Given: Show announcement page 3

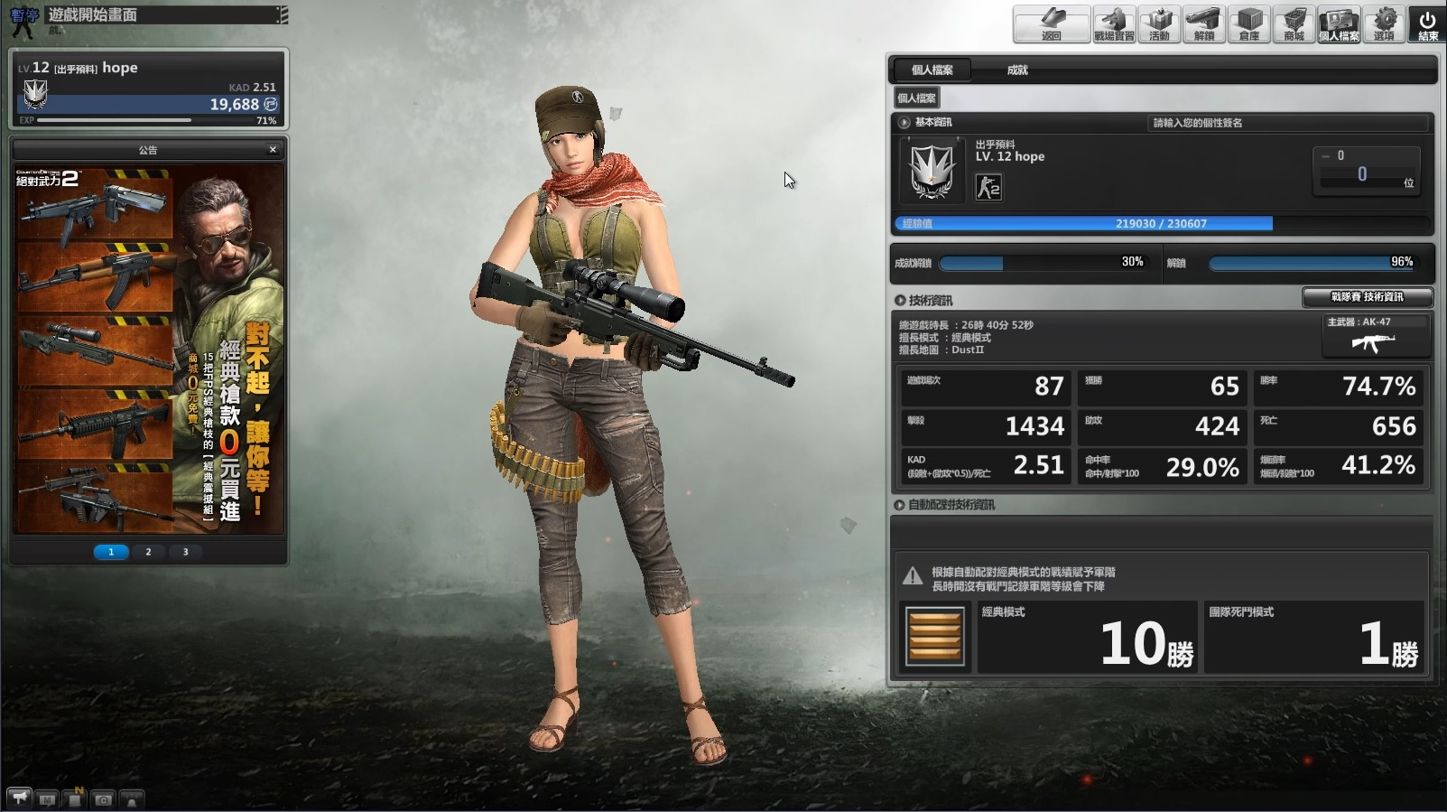Looking at the screenshot, I should pos(185,552).
